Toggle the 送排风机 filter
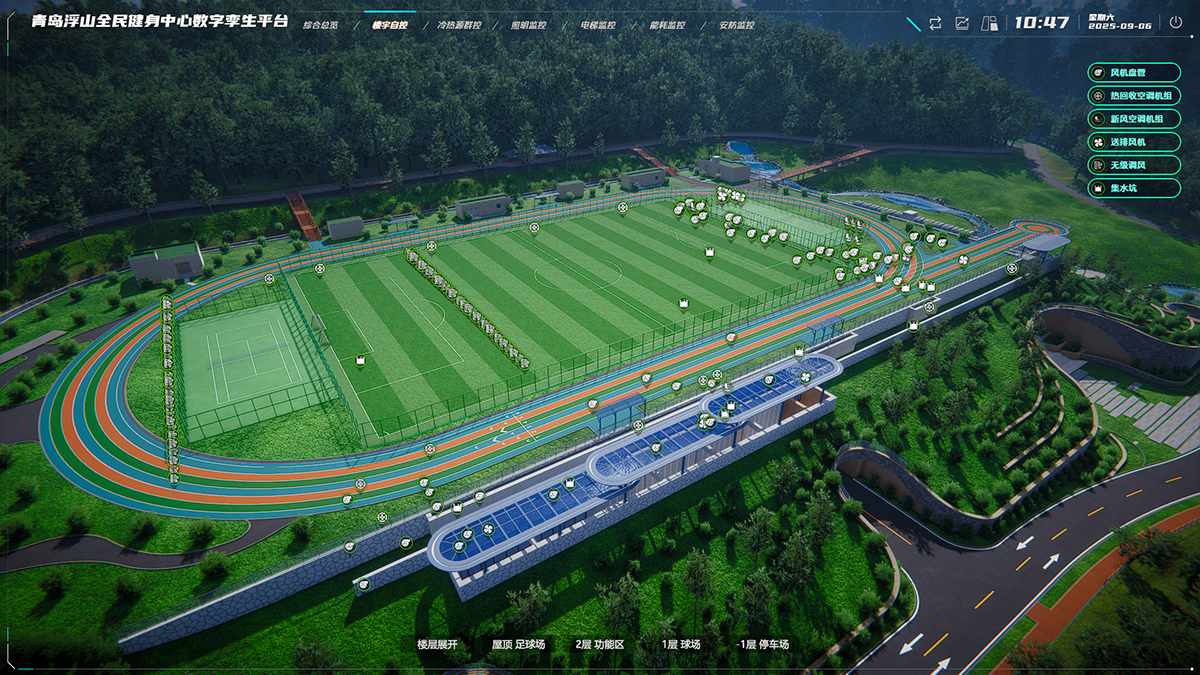 [1133, 142]
